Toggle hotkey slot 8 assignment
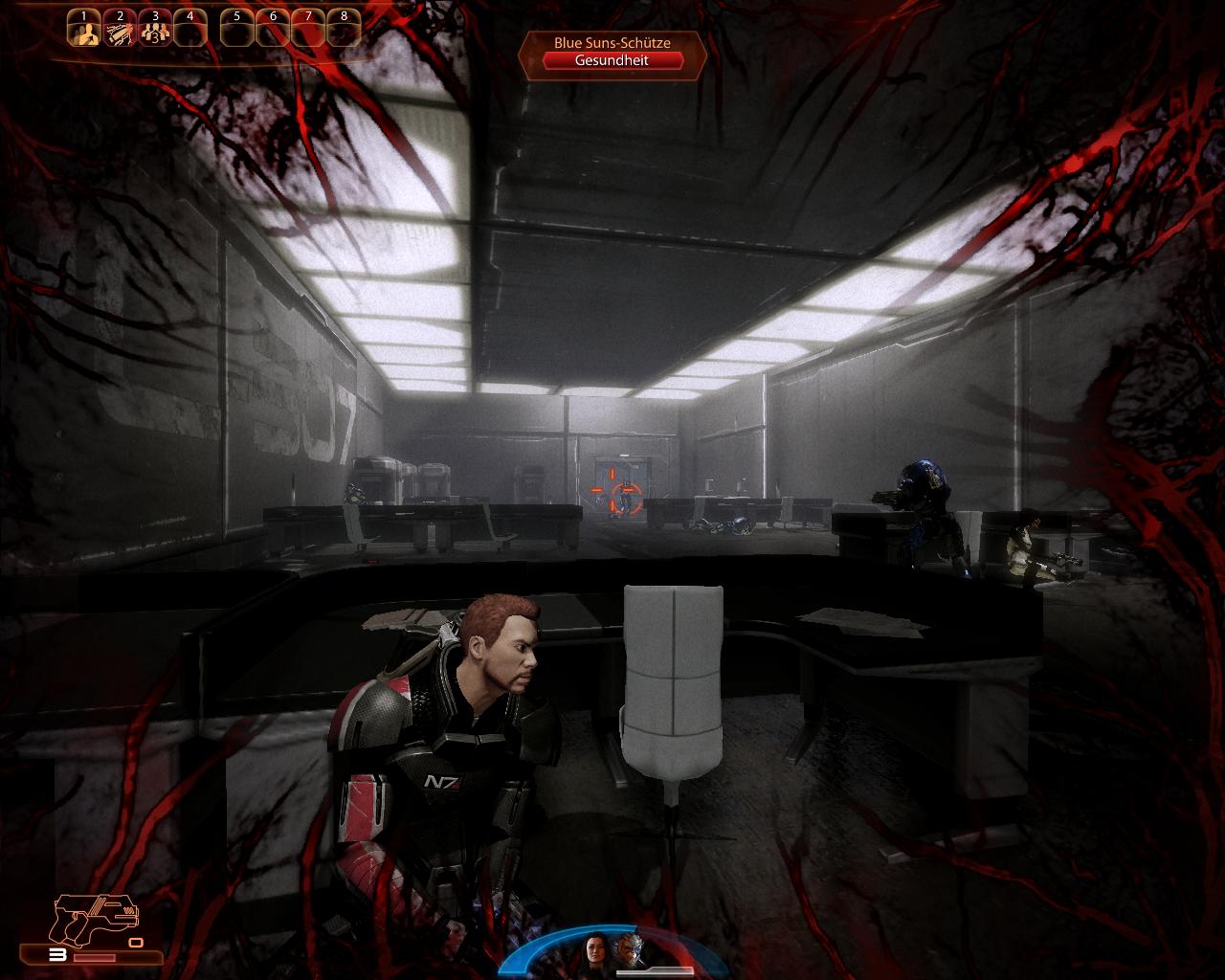 coord(343,26)
